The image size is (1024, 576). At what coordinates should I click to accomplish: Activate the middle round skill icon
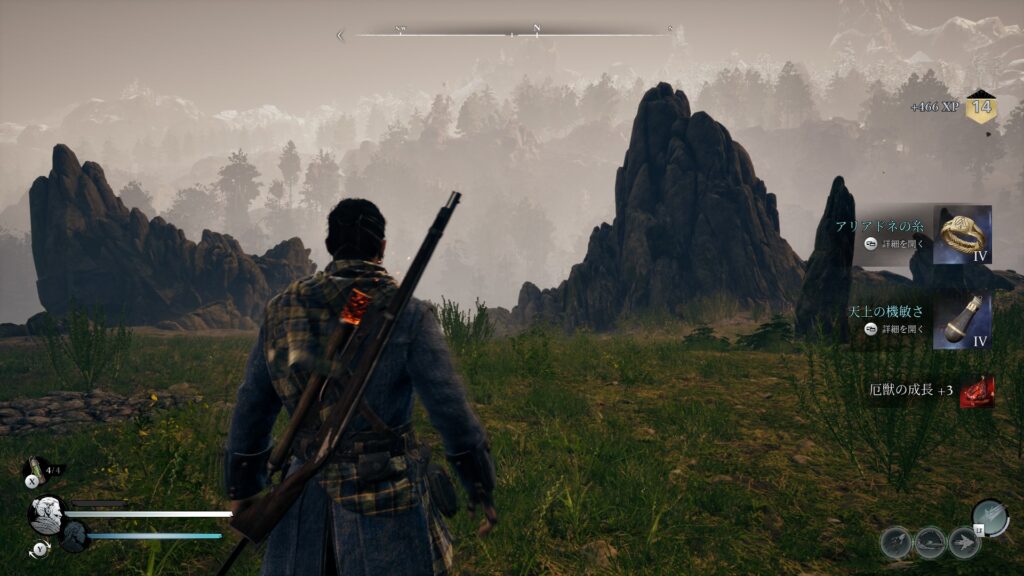[930, 542]
